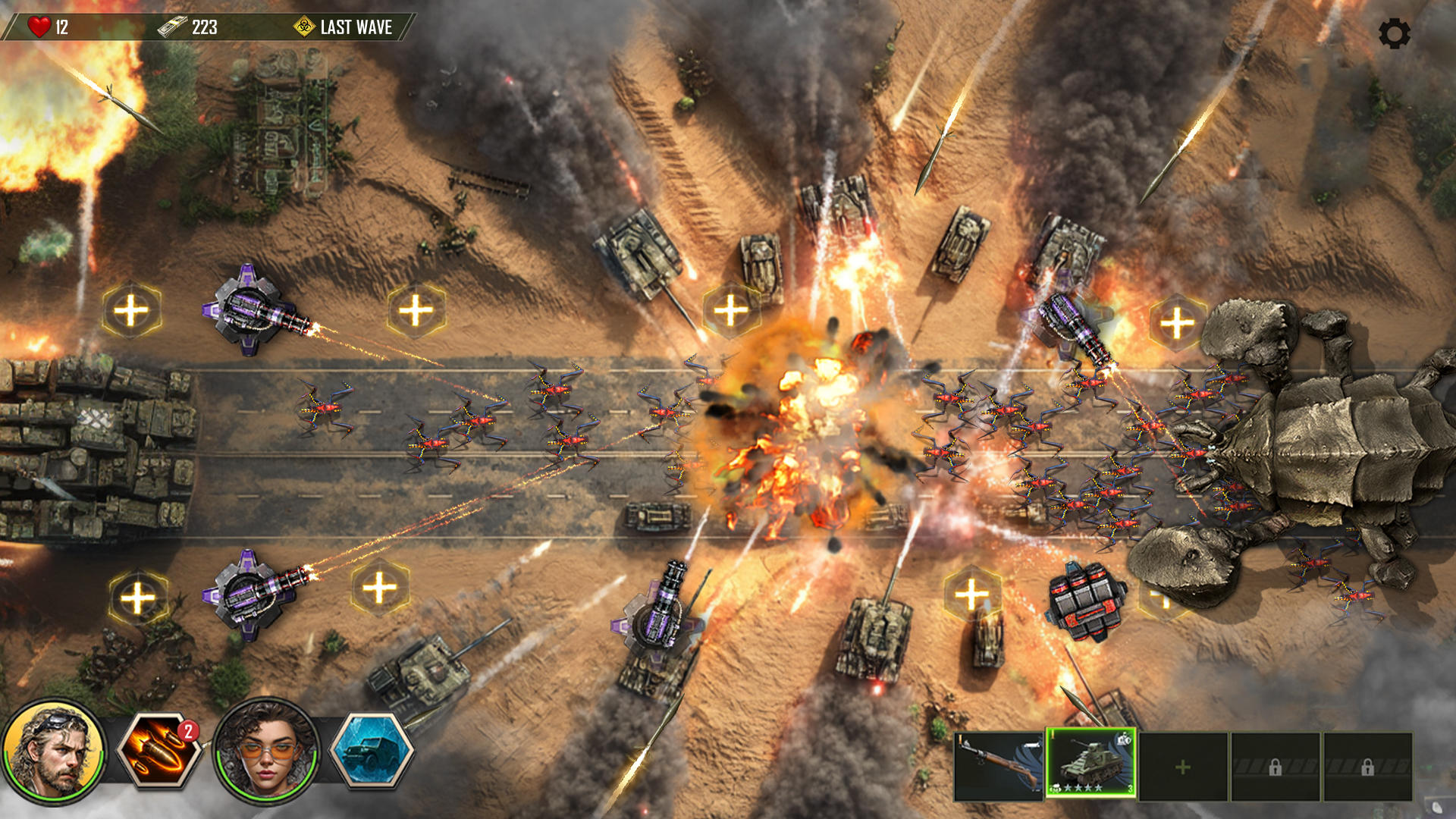The image size is (1456, 819).
Task: Select the female hero with orange glasses
Action: click(x=265, y=750)
